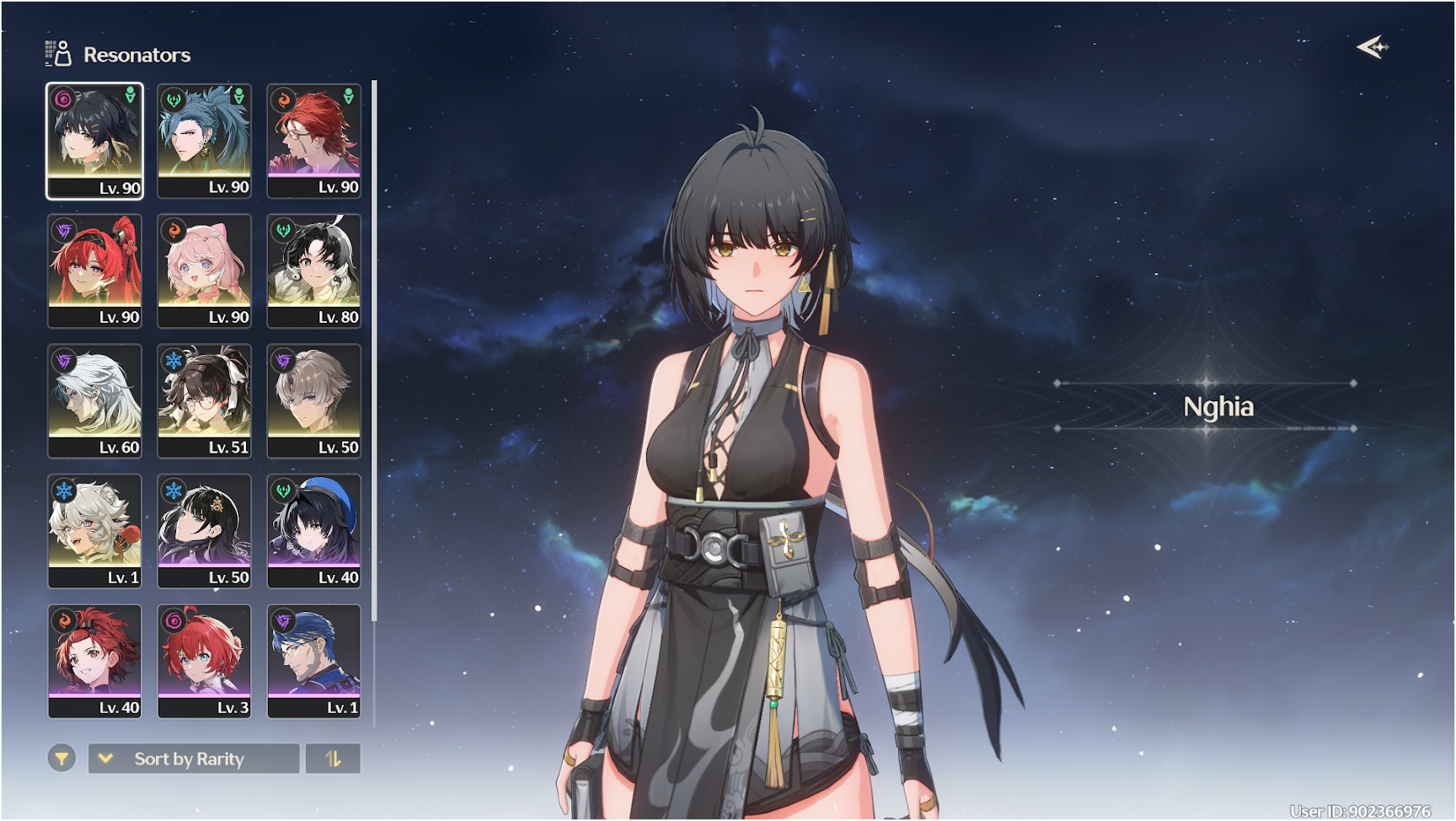Open the yellow filter button

(x=62, y=759)
